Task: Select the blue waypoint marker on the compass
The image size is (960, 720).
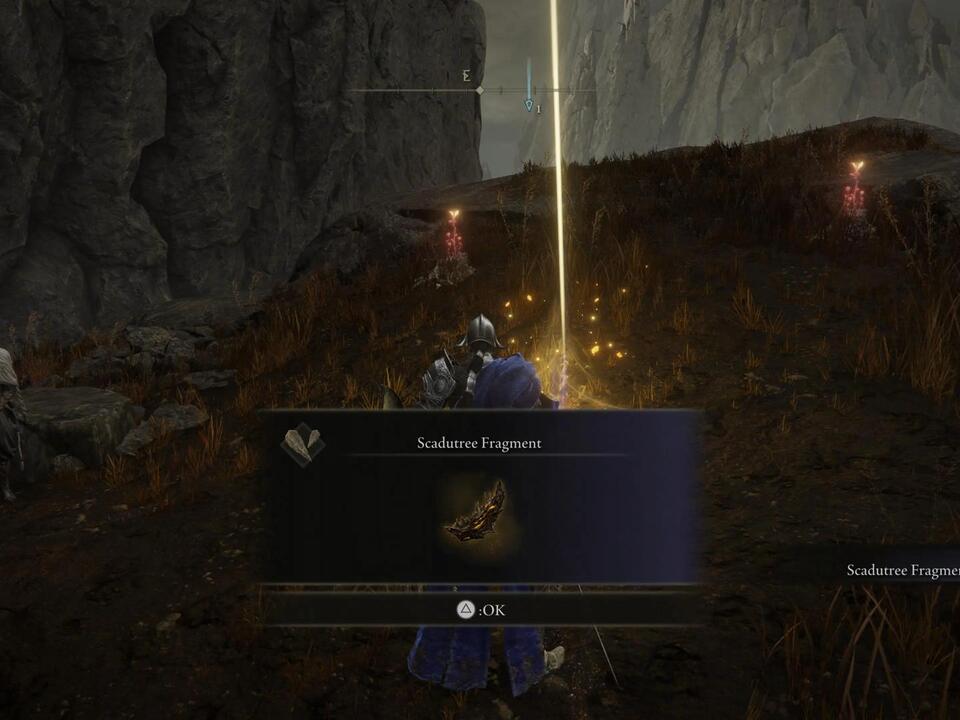Action: (529, 103)
